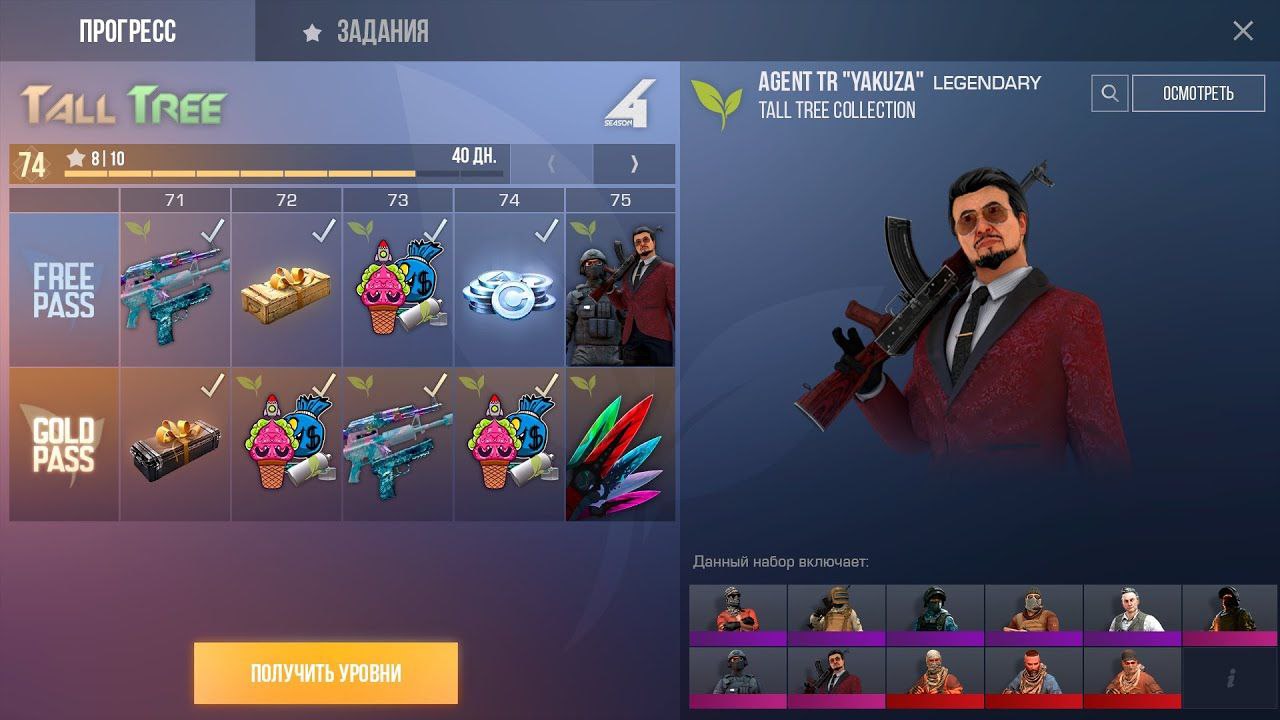The width and height of the screenshot is (1280, 720).
Task: Open the info tile in agent set
Action: click(1230, 677)
